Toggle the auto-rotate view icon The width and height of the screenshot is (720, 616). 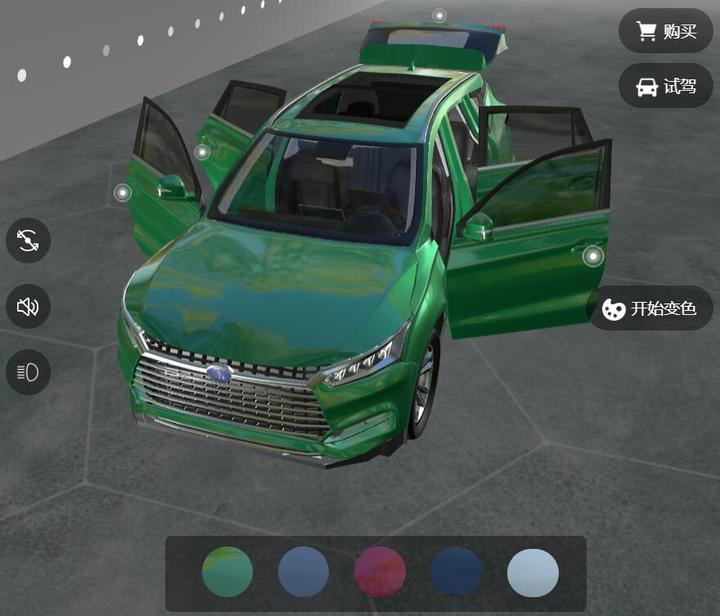28,240
